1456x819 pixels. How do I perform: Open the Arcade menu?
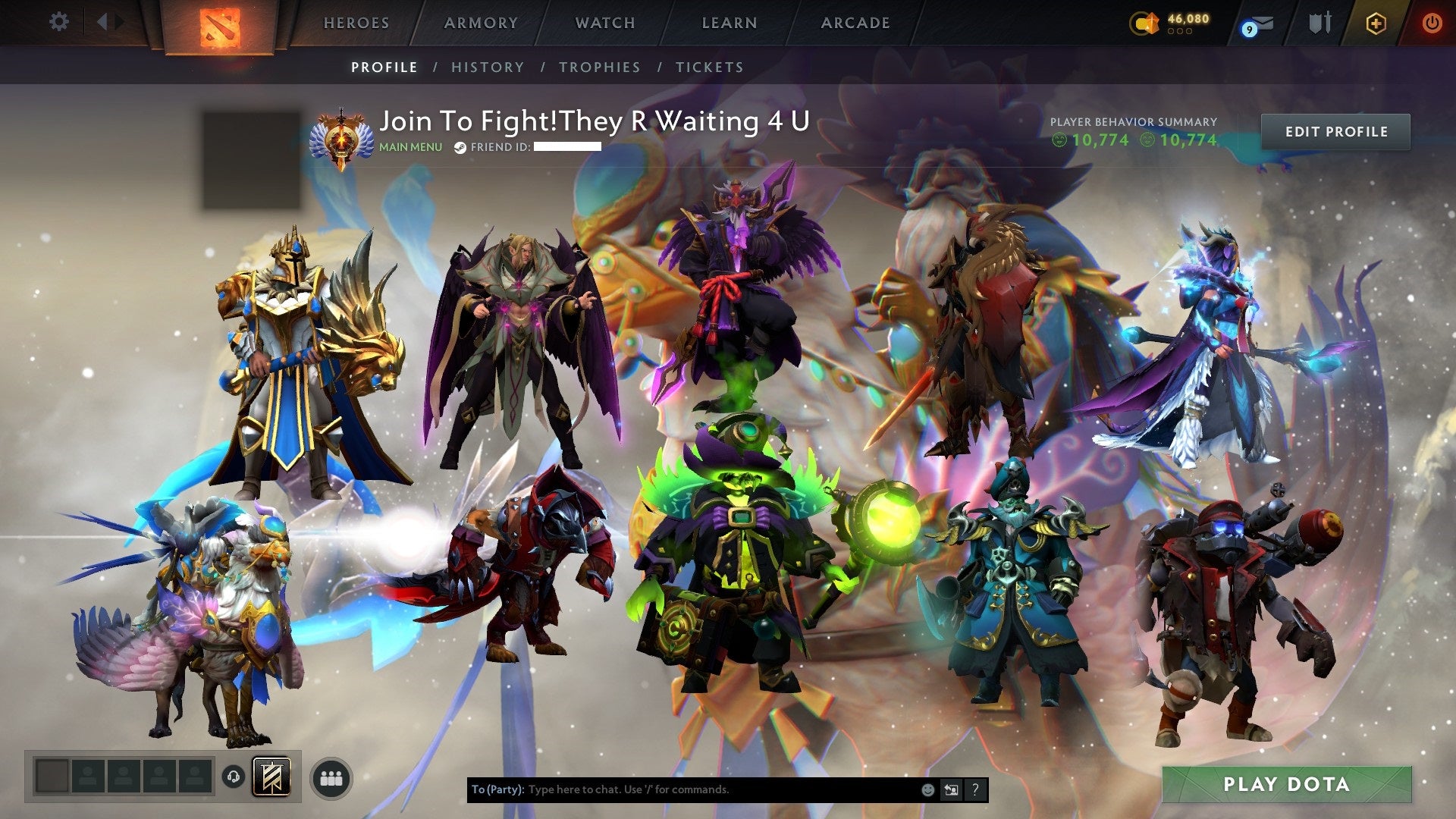point(855,22)
